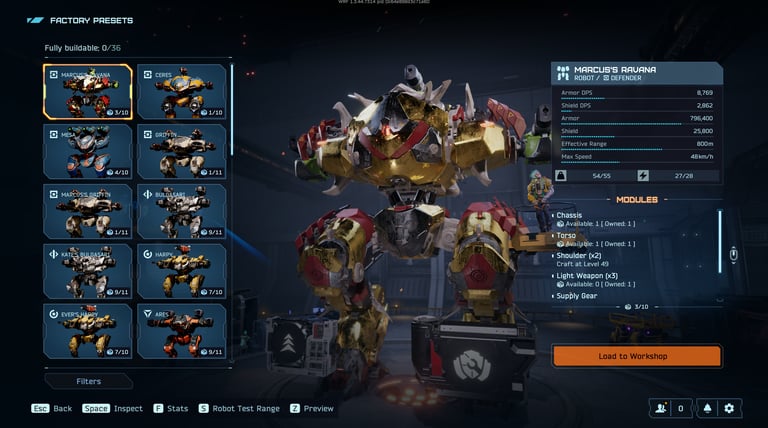The image size is (768, 428).
Task: Select the Griffin preset tile
Action: pyautogui.click(x=181, y=152)
